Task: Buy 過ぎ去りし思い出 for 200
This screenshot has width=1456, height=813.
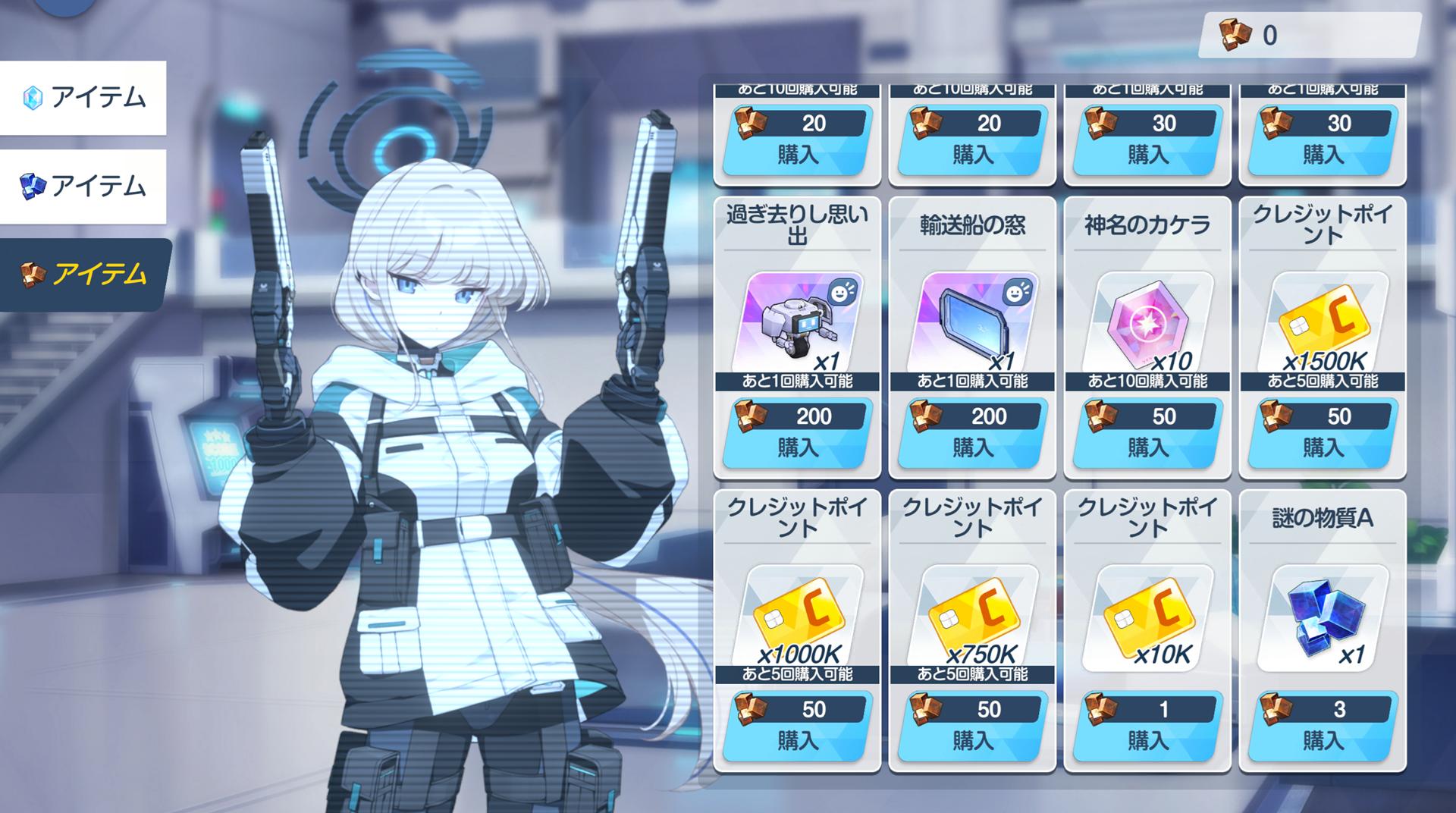Action: (797, 434)
